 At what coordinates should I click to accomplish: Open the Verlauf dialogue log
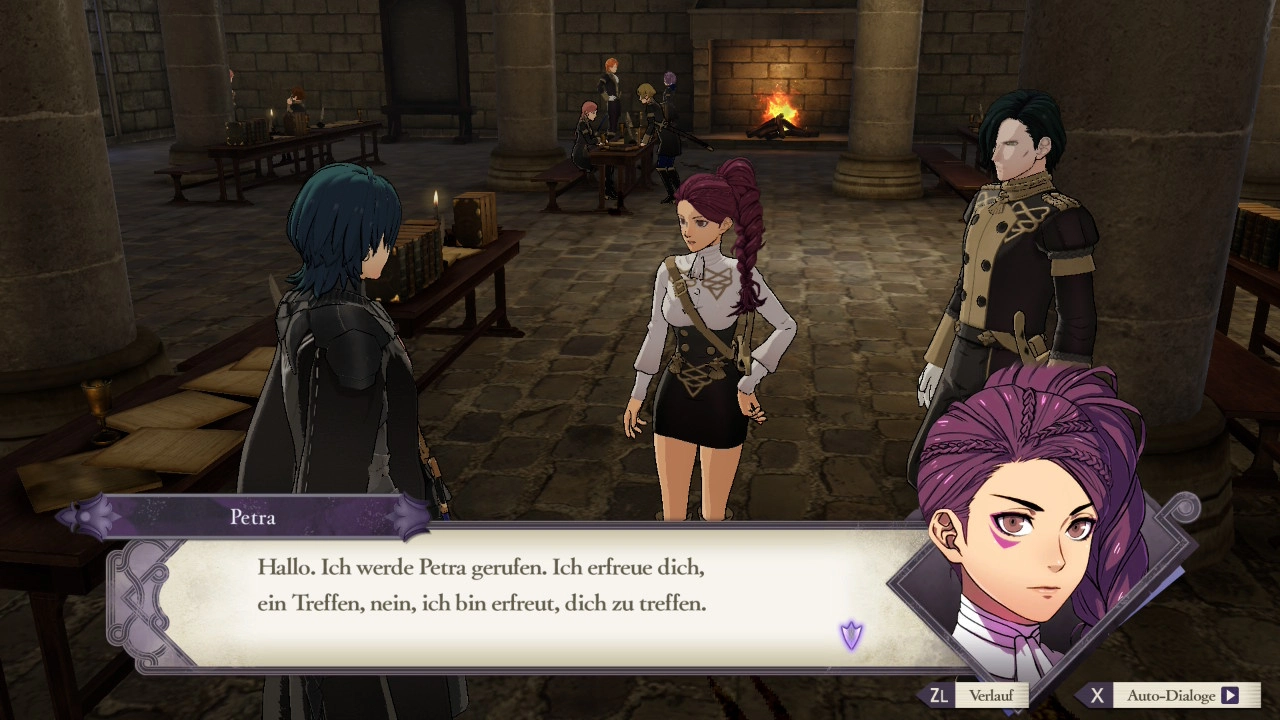point(977,695)
